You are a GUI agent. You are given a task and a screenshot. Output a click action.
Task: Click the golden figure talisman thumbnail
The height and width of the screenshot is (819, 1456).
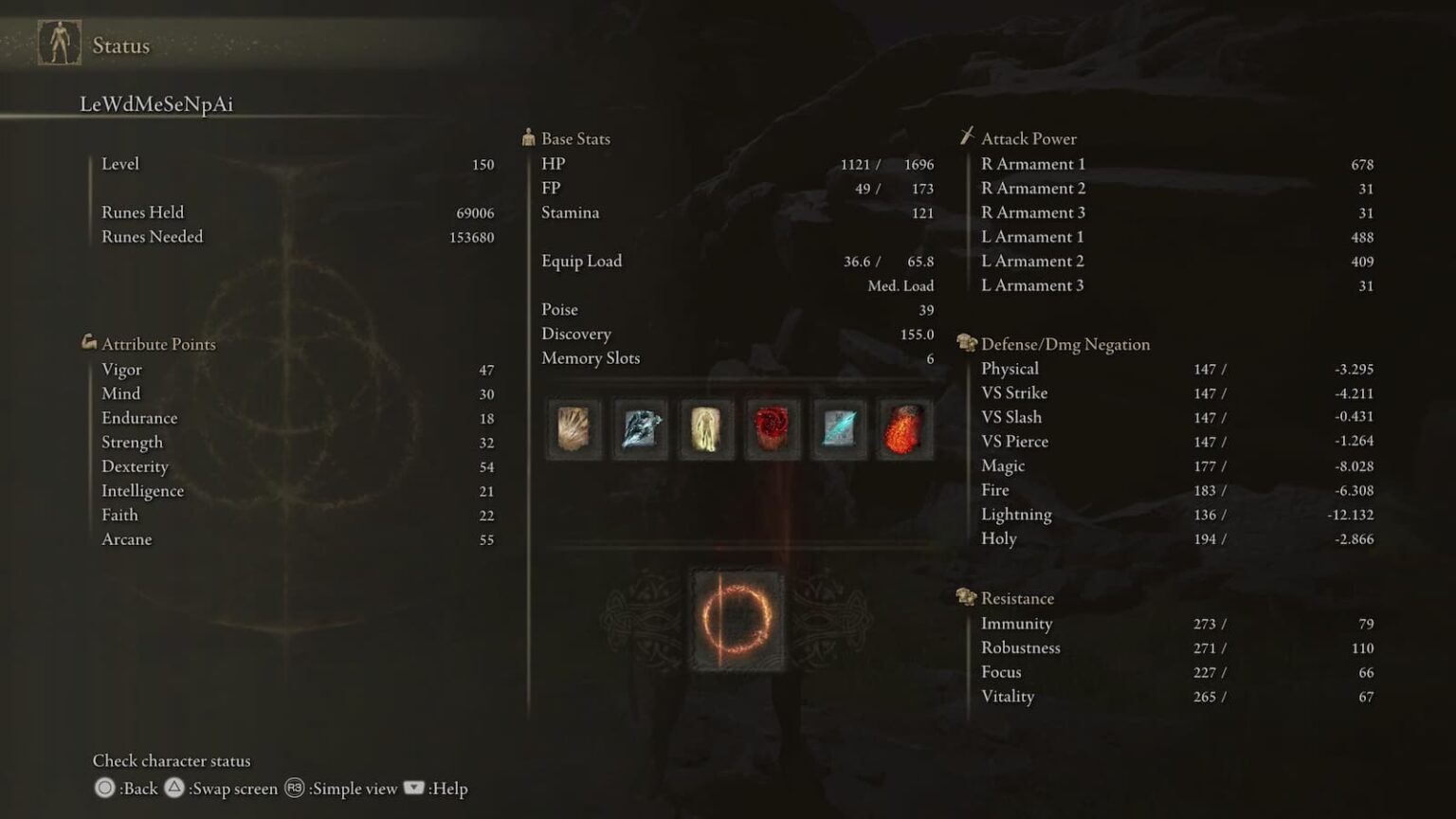coord(705,428)
